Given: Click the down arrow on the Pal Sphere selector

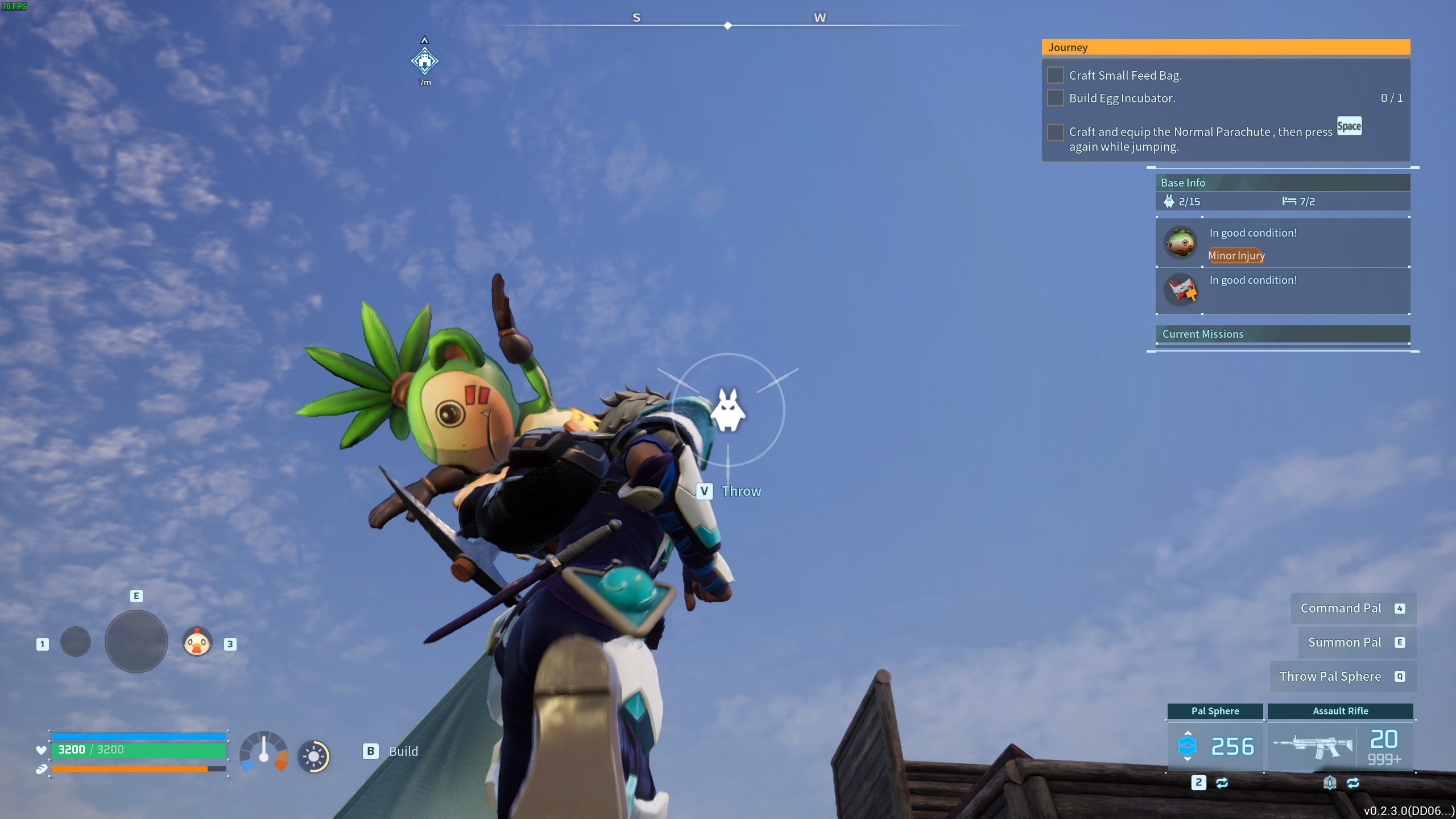Looking at the screenshot, I should click(x=1188, y=759).
